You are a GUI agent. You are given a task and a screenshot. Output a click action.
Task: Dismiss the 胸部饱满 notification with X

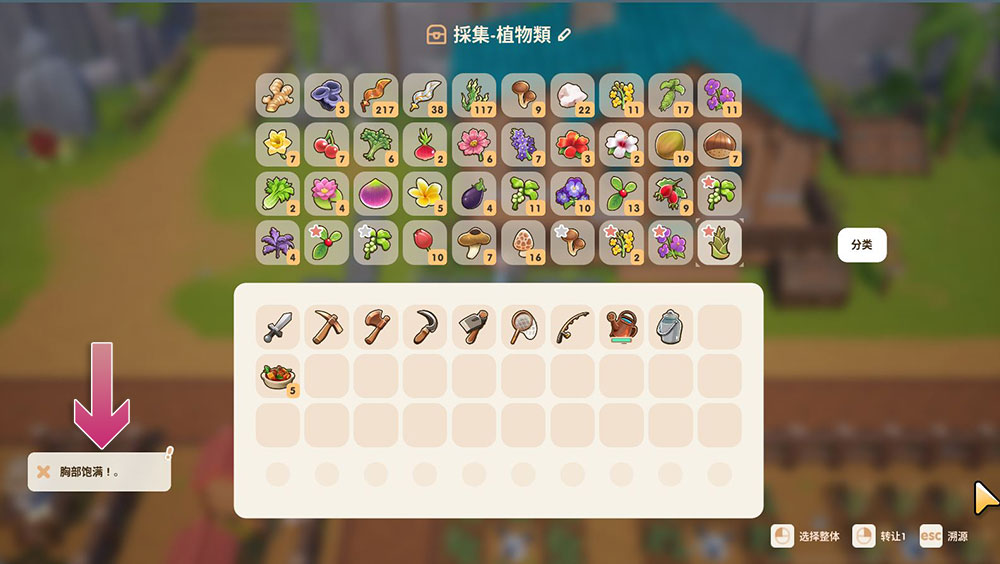pos(43,471)
